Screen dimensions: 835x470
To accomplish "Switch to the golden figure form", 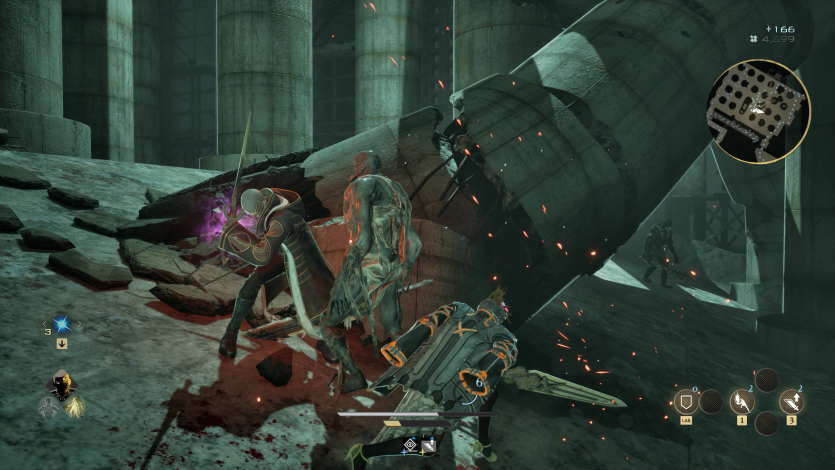I will (75, 406).
